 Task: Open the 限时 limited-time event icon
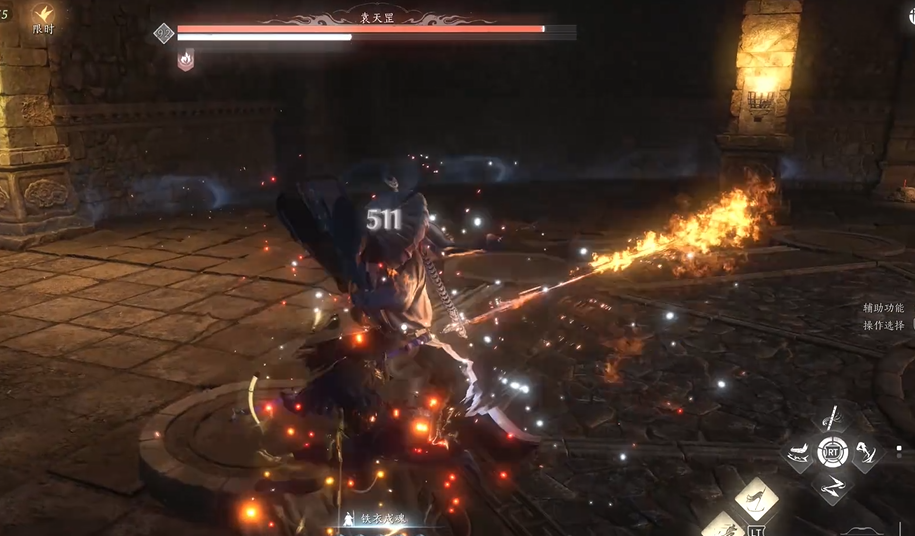[x=42, y=18]
